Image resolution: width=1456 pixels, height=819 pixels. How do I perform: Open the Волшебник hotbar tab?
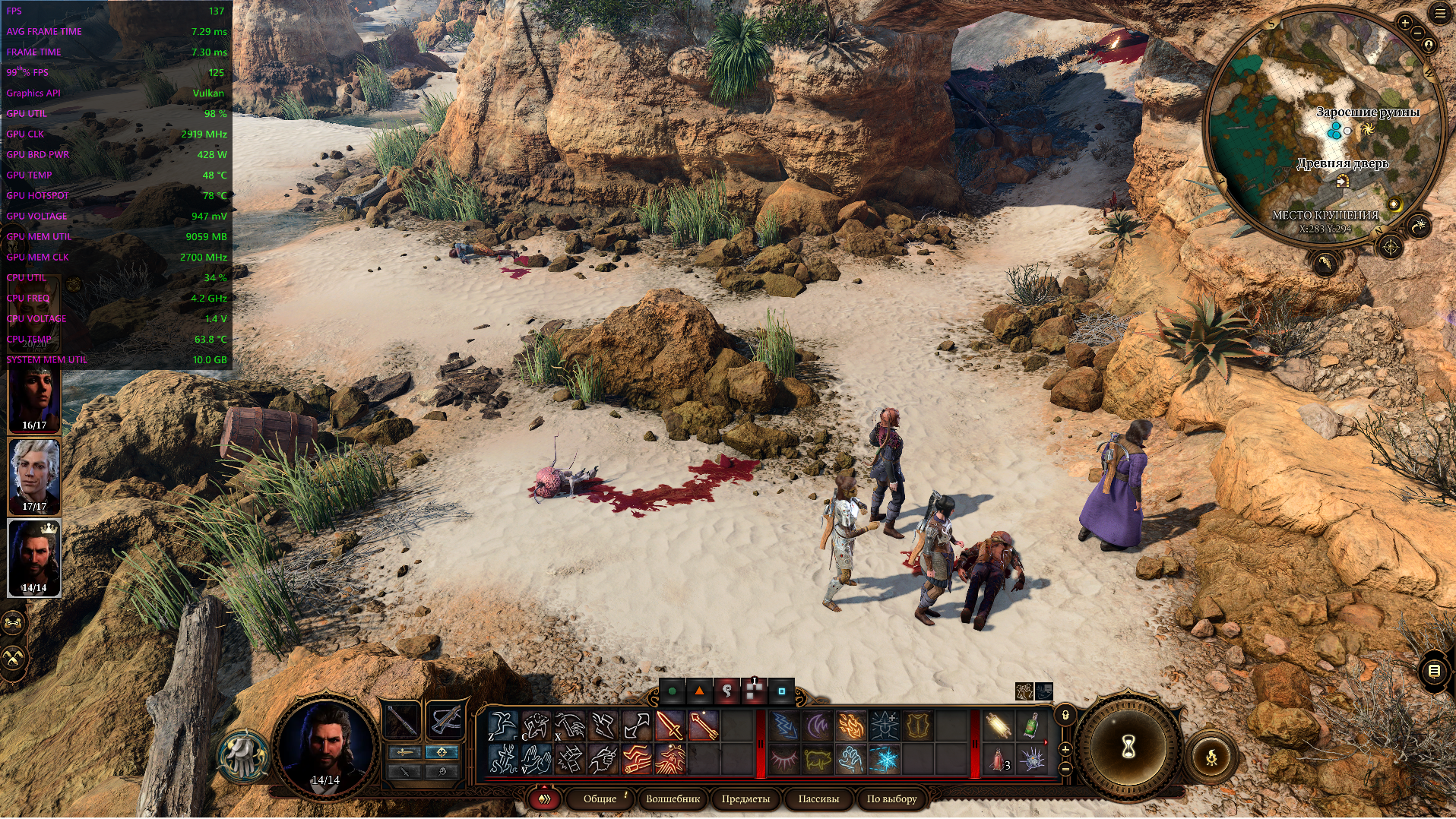[673, 798]
